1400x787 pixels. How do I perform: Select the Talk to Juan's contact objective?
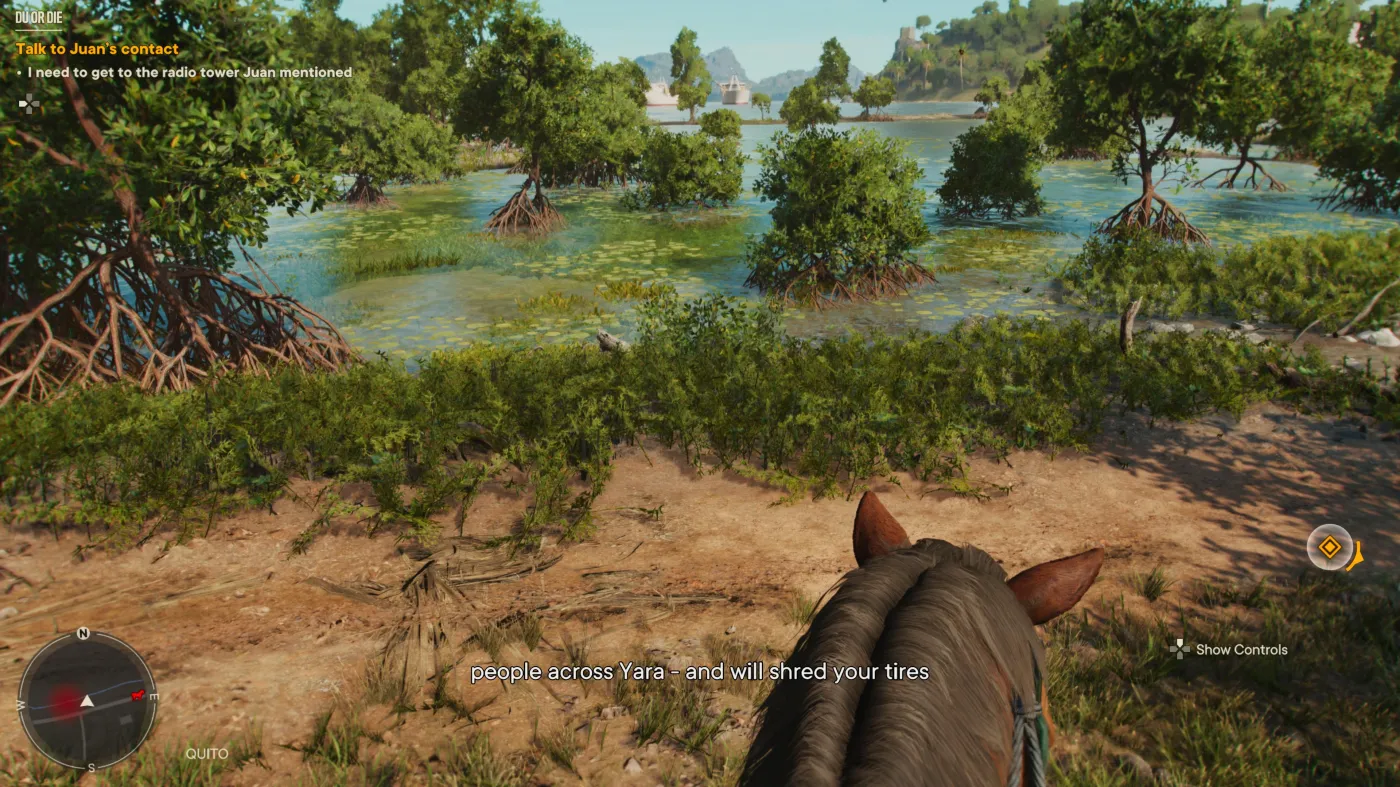point(97,49)
